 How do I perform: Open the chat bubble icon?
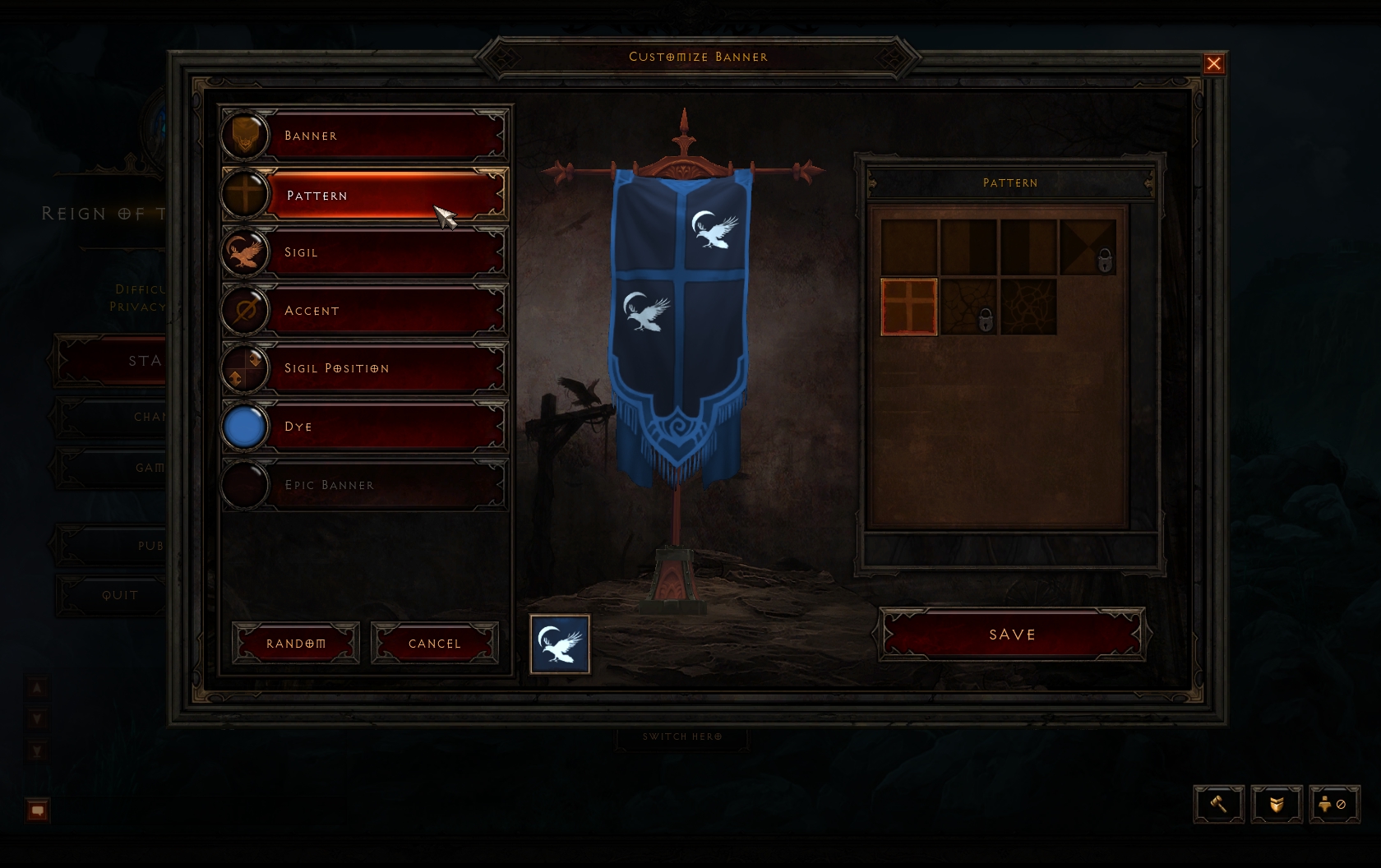(x=38, y=810)
